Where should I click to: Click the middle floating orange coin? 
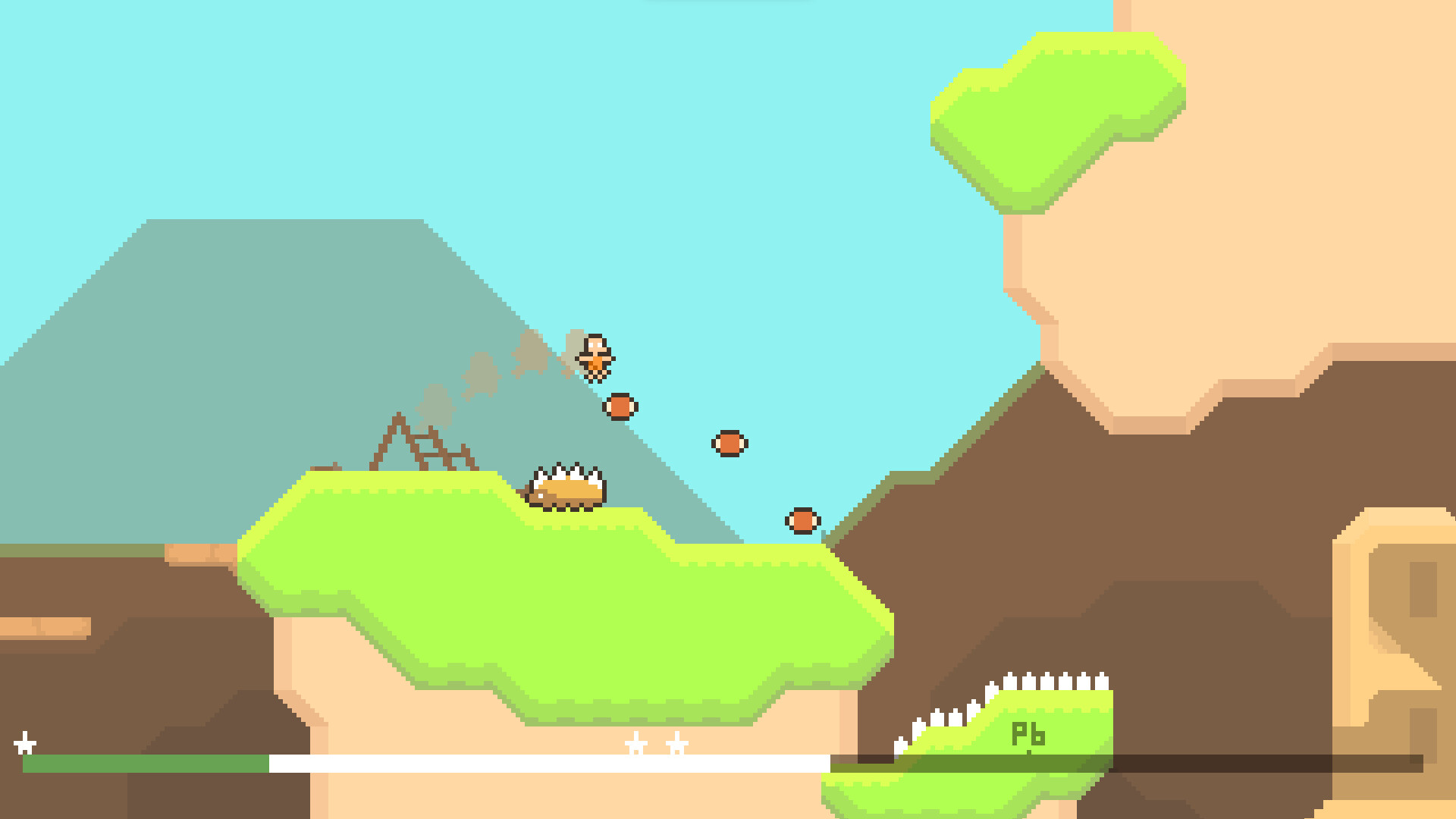click(730, 444)
